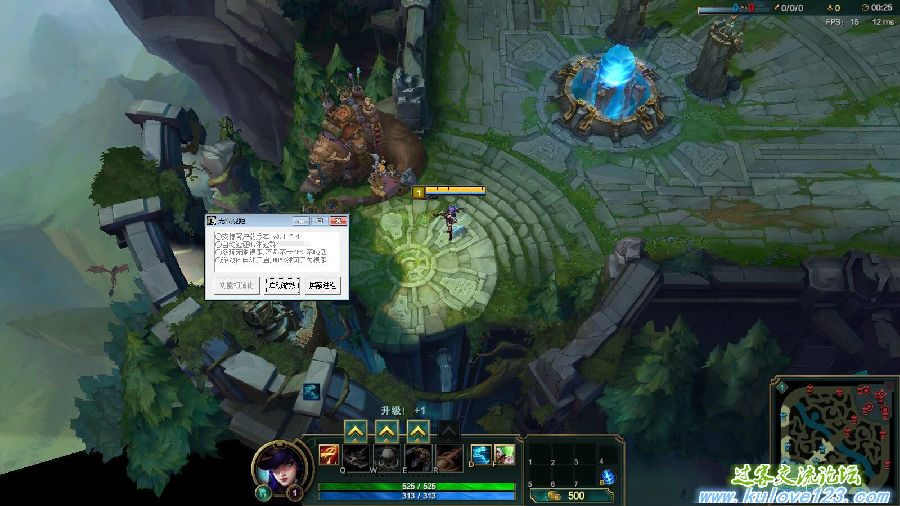Level up the W ability
900x506 pixels.
386,430
